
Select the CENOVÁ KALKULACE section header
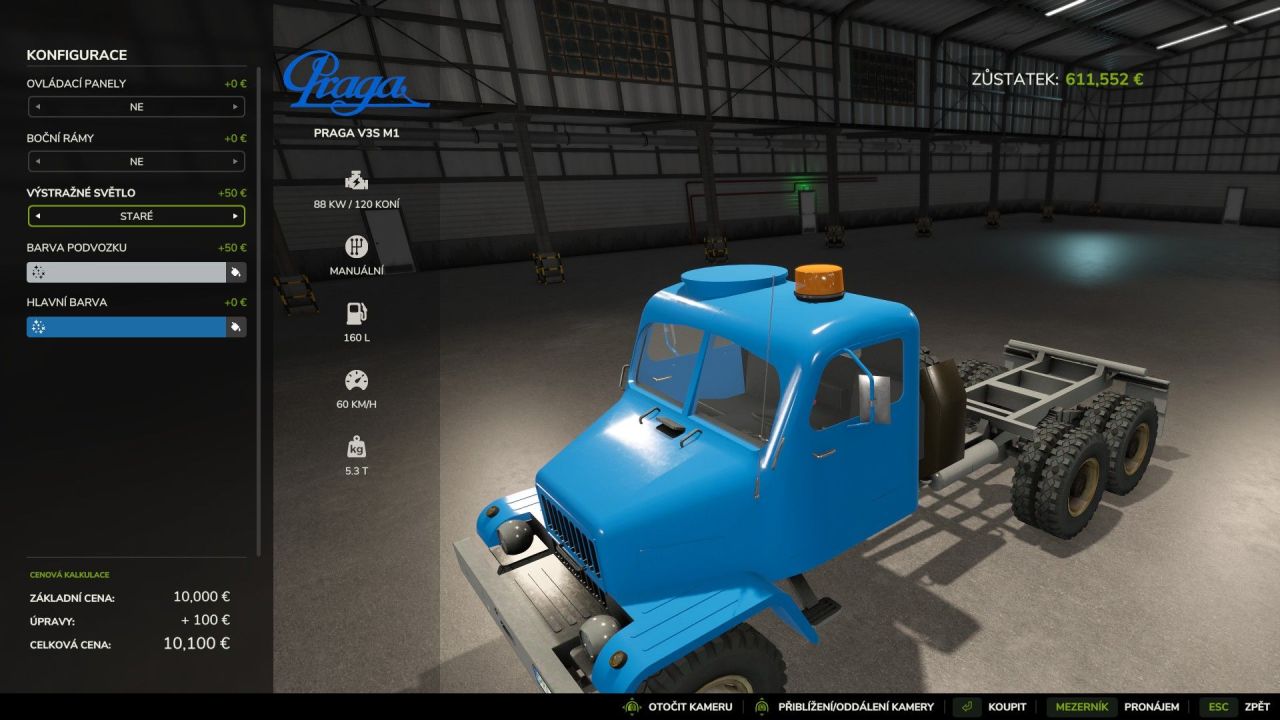72,574
